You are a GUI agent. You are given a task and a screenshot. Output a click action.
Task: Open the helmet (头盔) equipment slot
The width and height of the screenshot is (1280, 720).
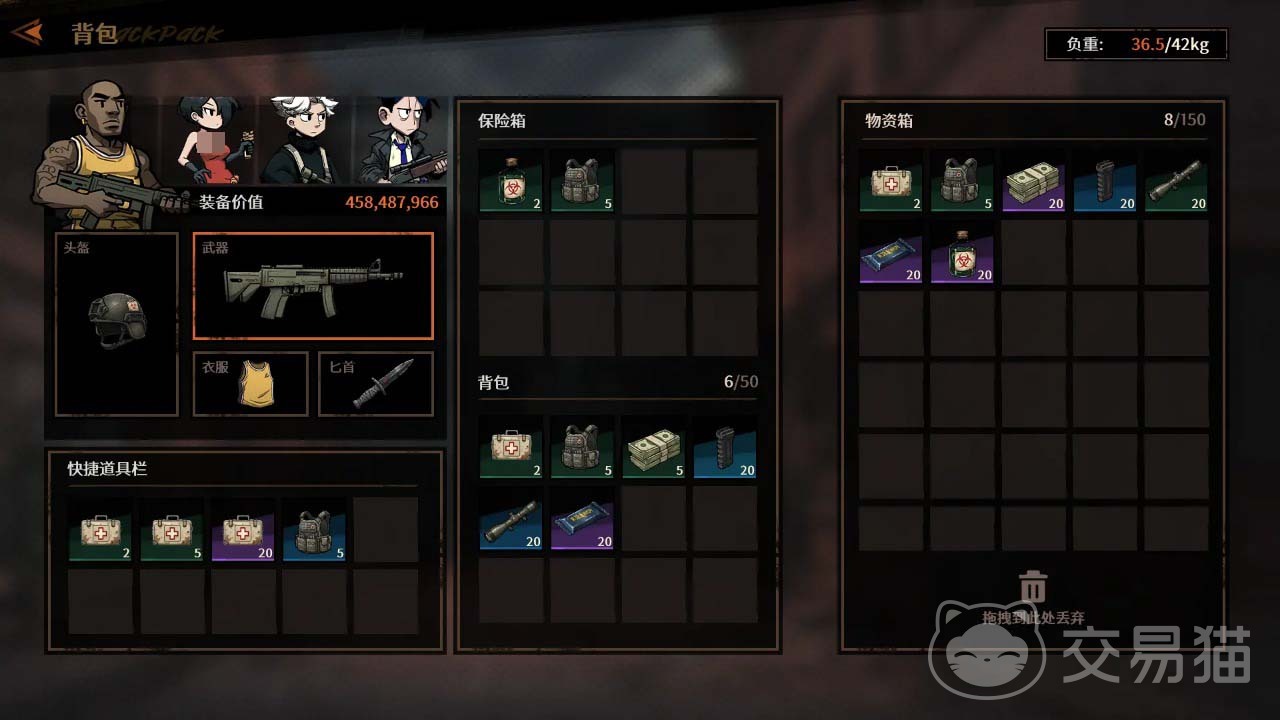117,324
